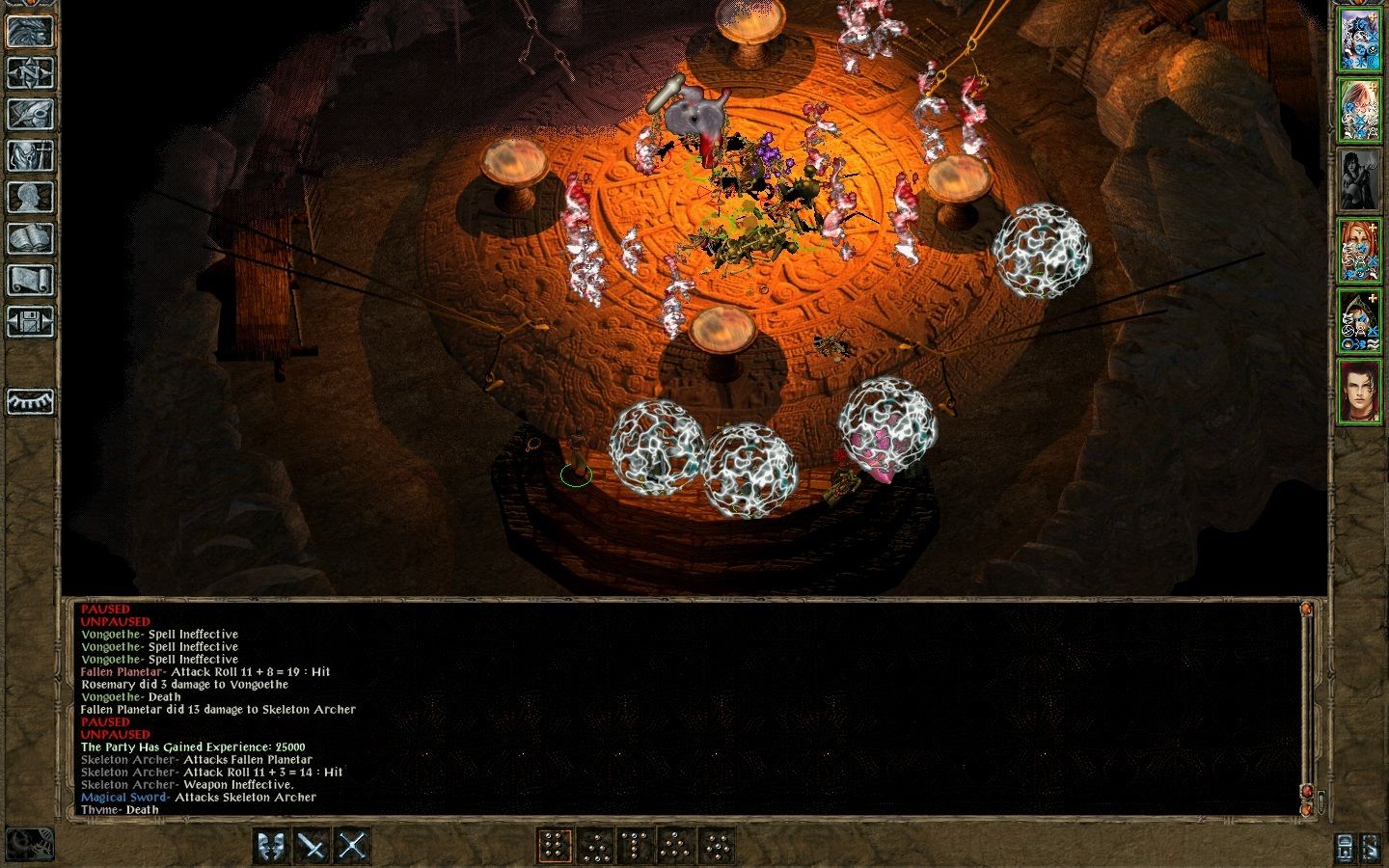The height and width of the screenshot is (868, 1389).
Task: Open the options menu with the floppy disk
Action: (x=30, y=321)
